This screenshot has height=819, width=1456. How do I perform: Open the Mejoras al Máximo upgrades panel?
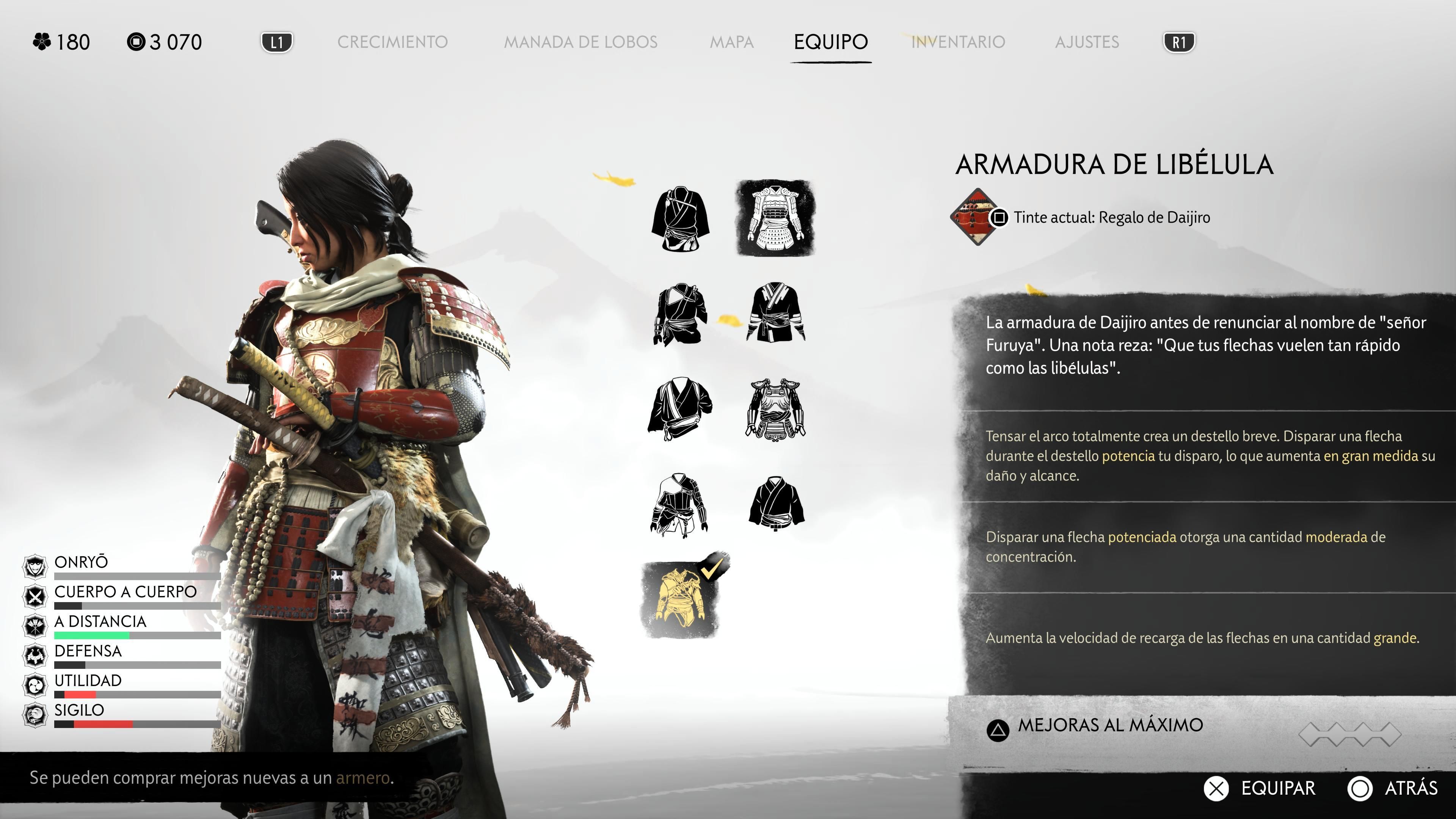(1110, 726)
